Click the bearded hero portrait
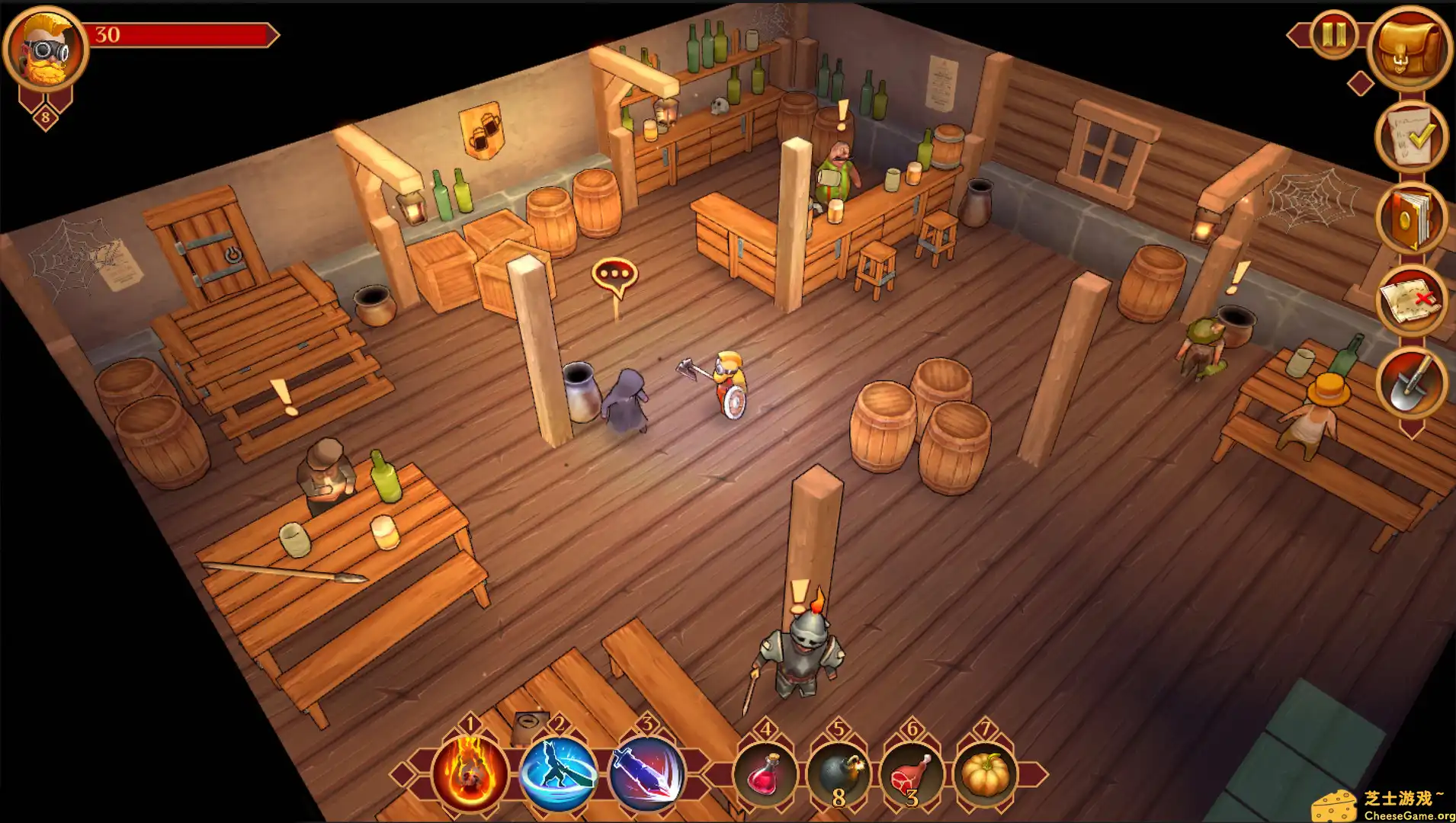Screen dimensions: 1456x823 tap(46, 50)
